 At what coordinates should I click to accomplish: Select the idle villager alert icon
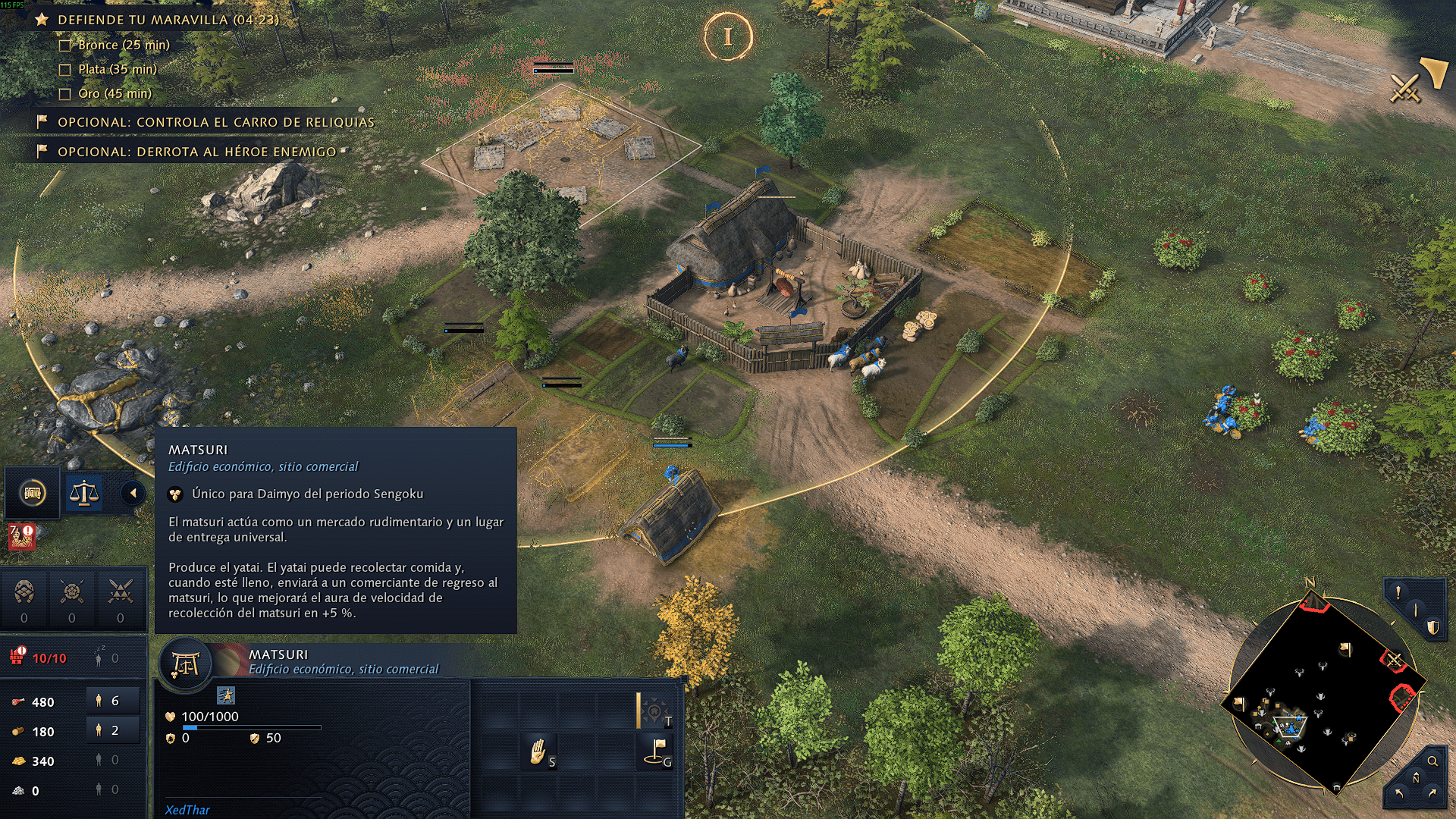coord(21,535)
